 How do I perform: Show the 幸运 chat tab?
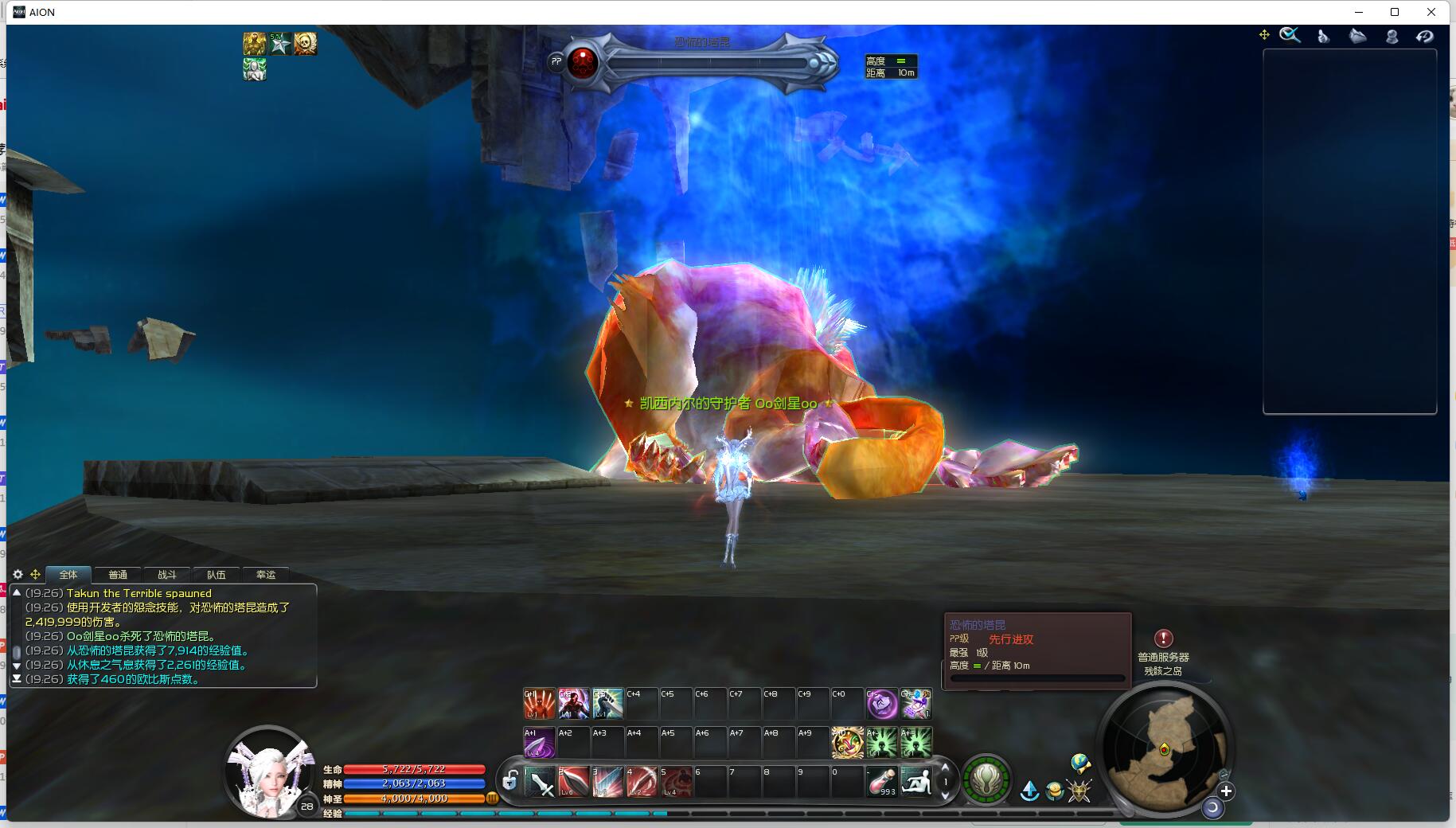(266, 575)
